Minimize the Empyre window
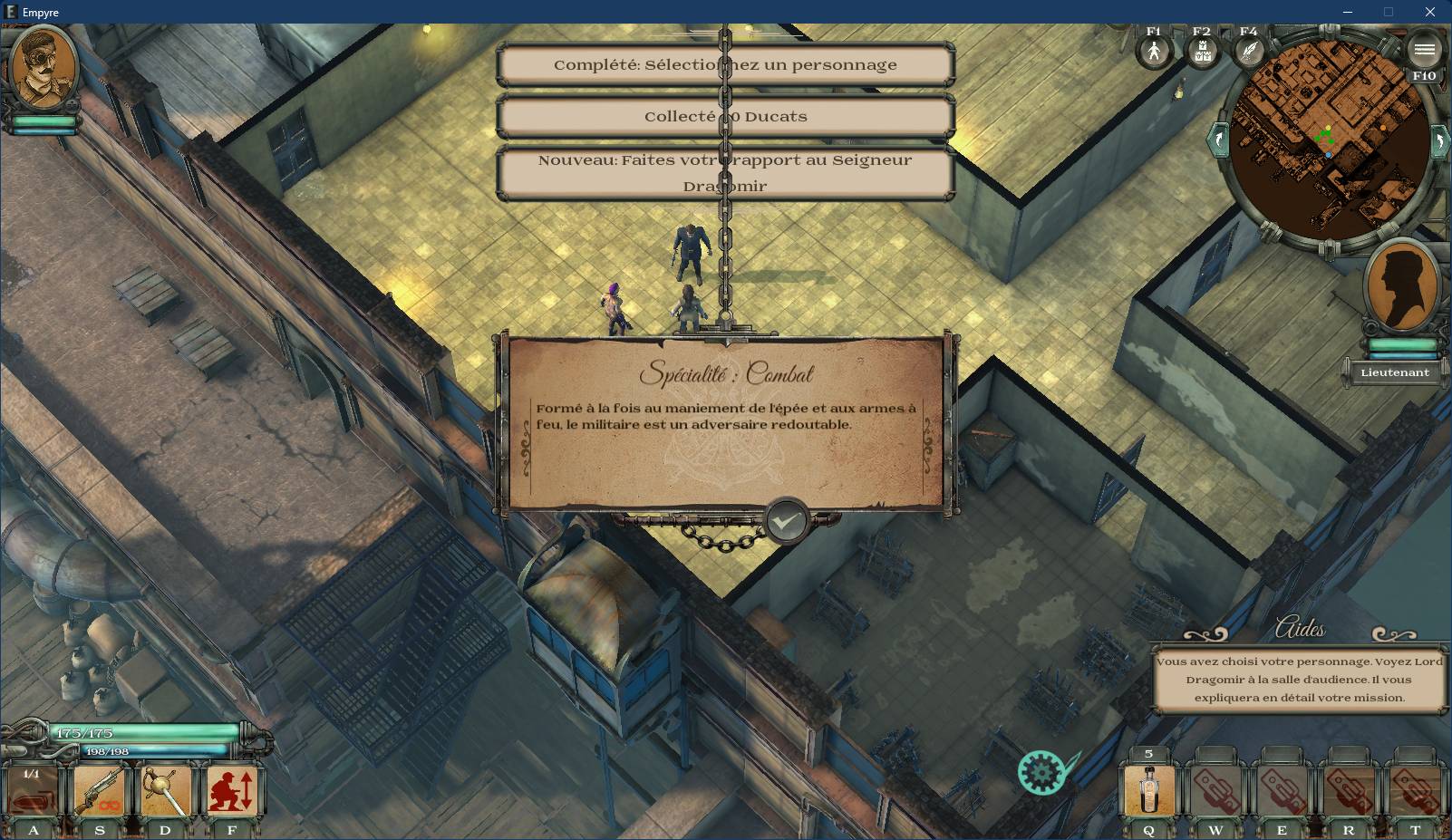Image resolution: width=1452 pixels, height=840 pixels. 1347,12
